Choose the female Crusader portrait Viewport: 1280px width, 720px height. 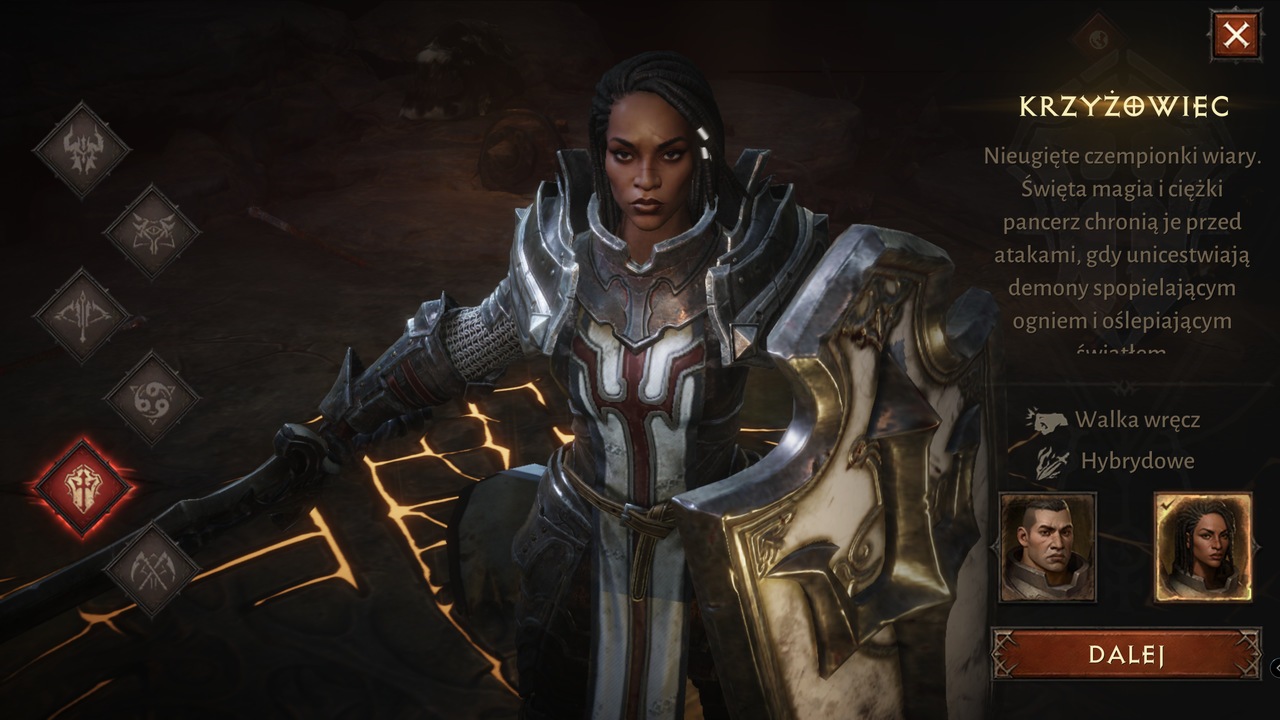[x=1202, y=547]
